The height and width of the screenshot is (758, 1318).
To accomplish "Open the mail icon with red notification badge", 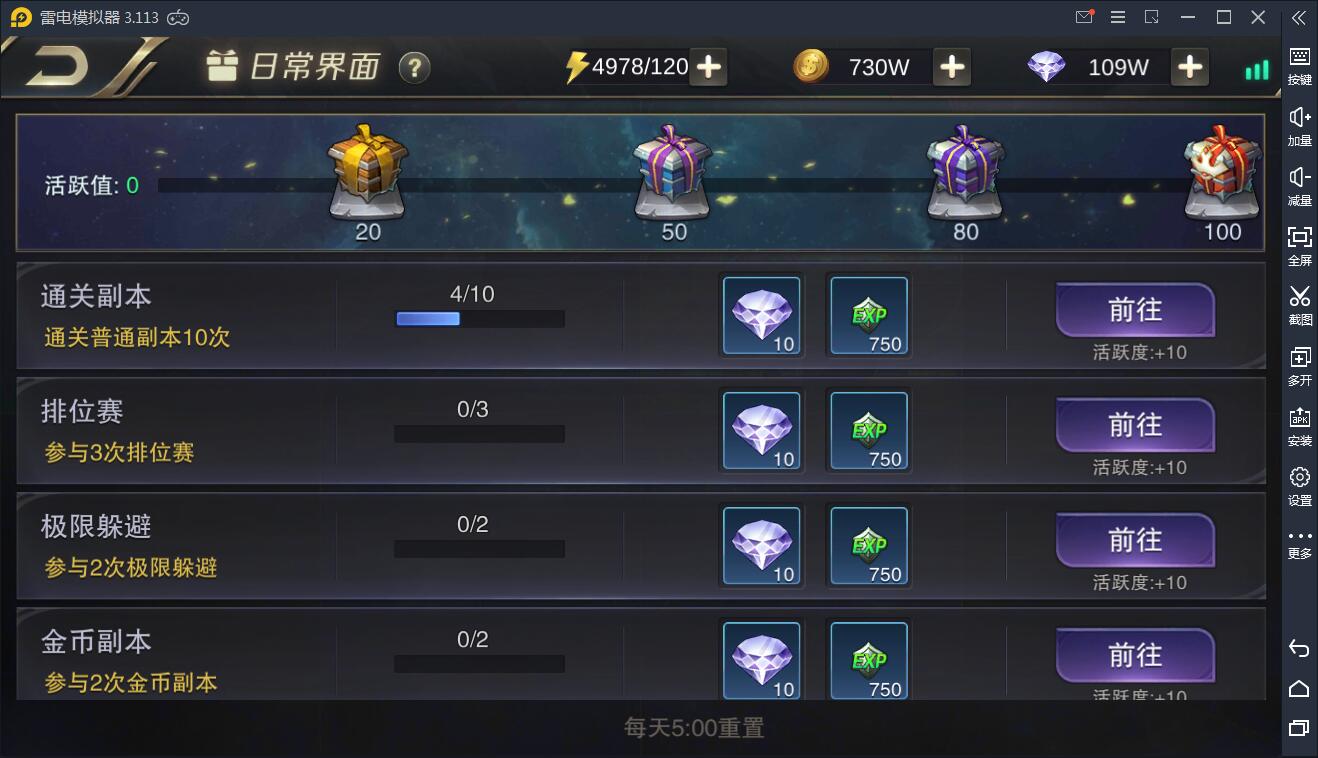I will [x=1083, y=17].
